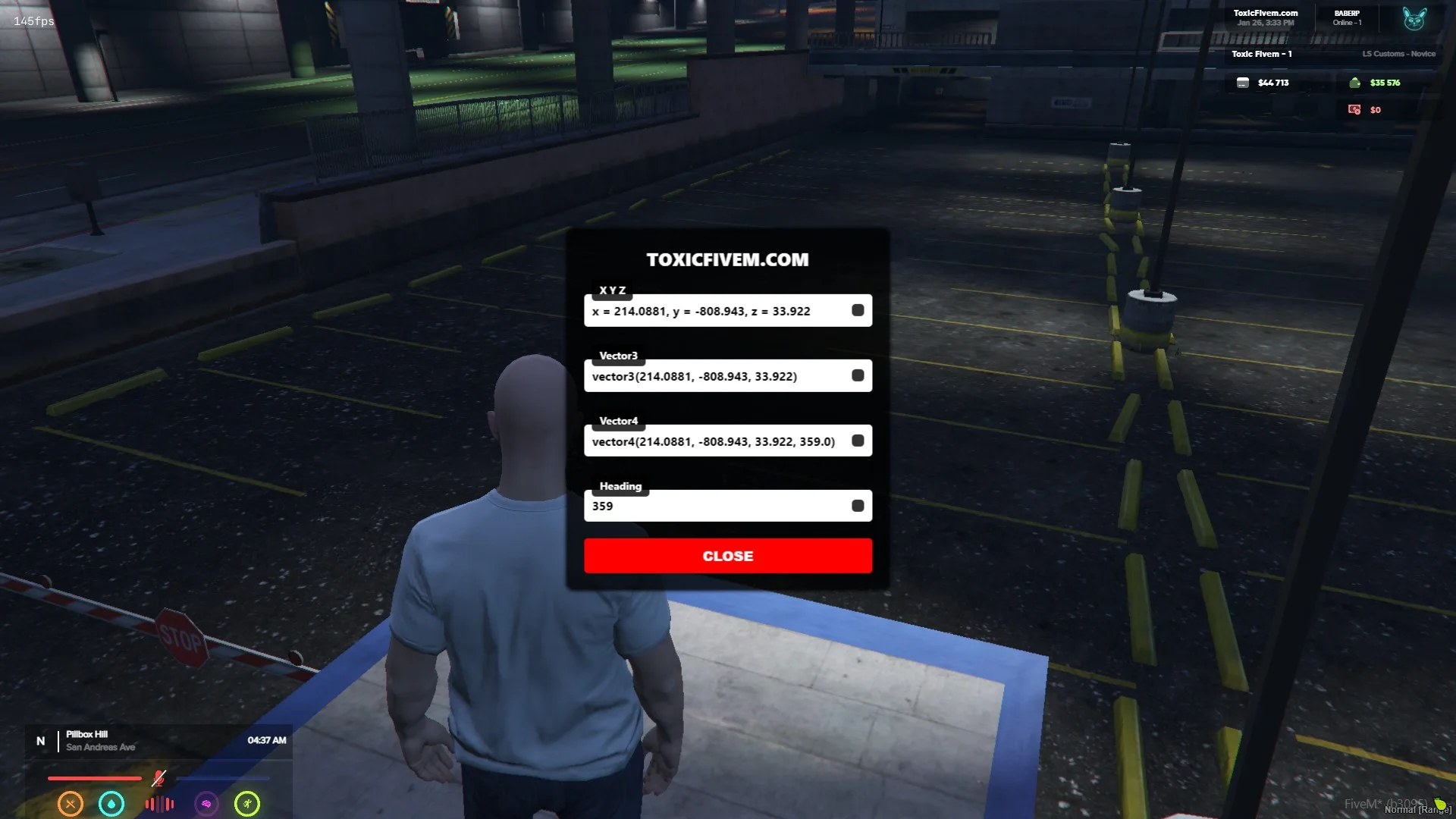
Task: Copy the Vector4 value
Action: 858,441
